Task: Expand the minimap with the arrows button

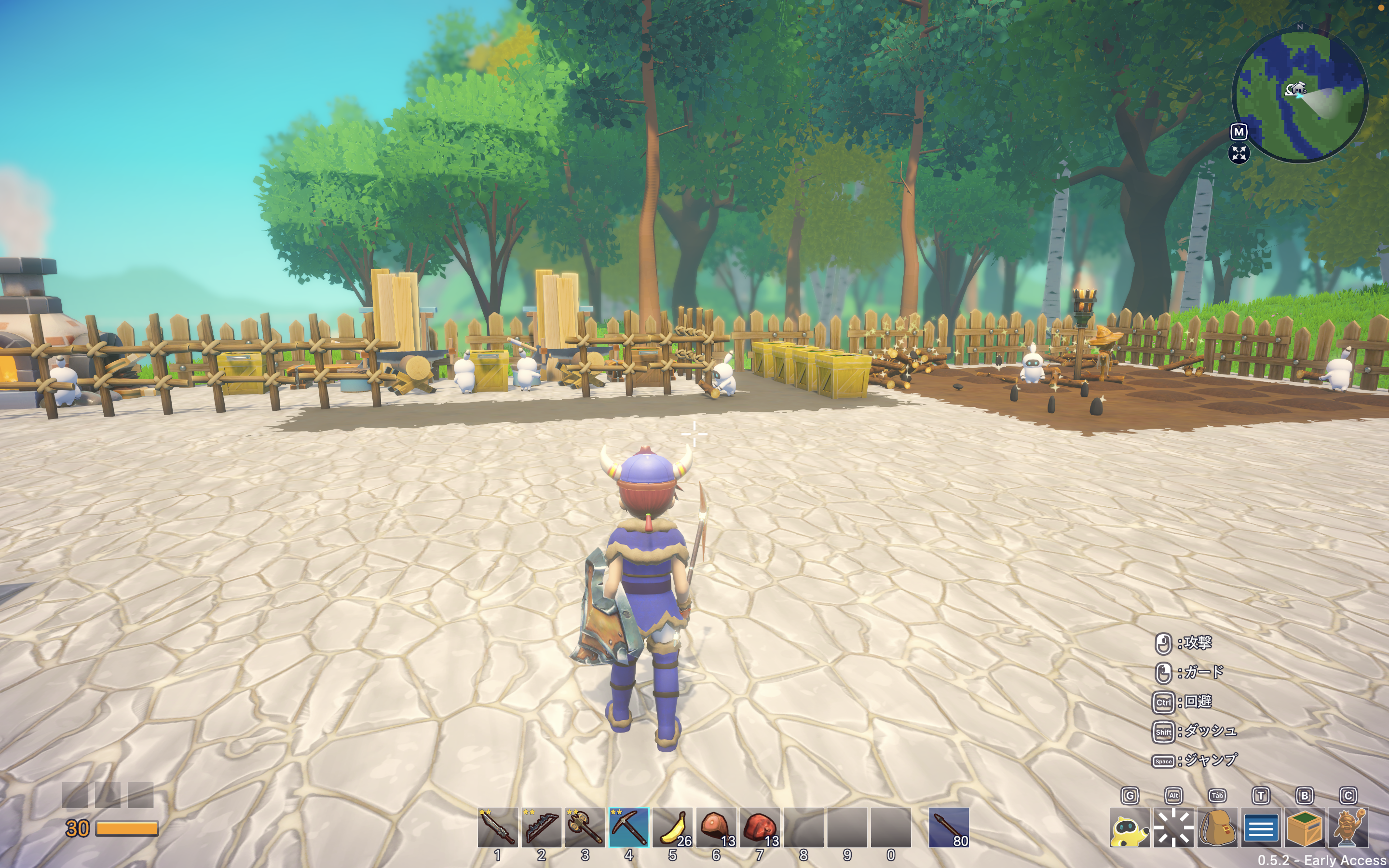Action: coord(1239,153)
